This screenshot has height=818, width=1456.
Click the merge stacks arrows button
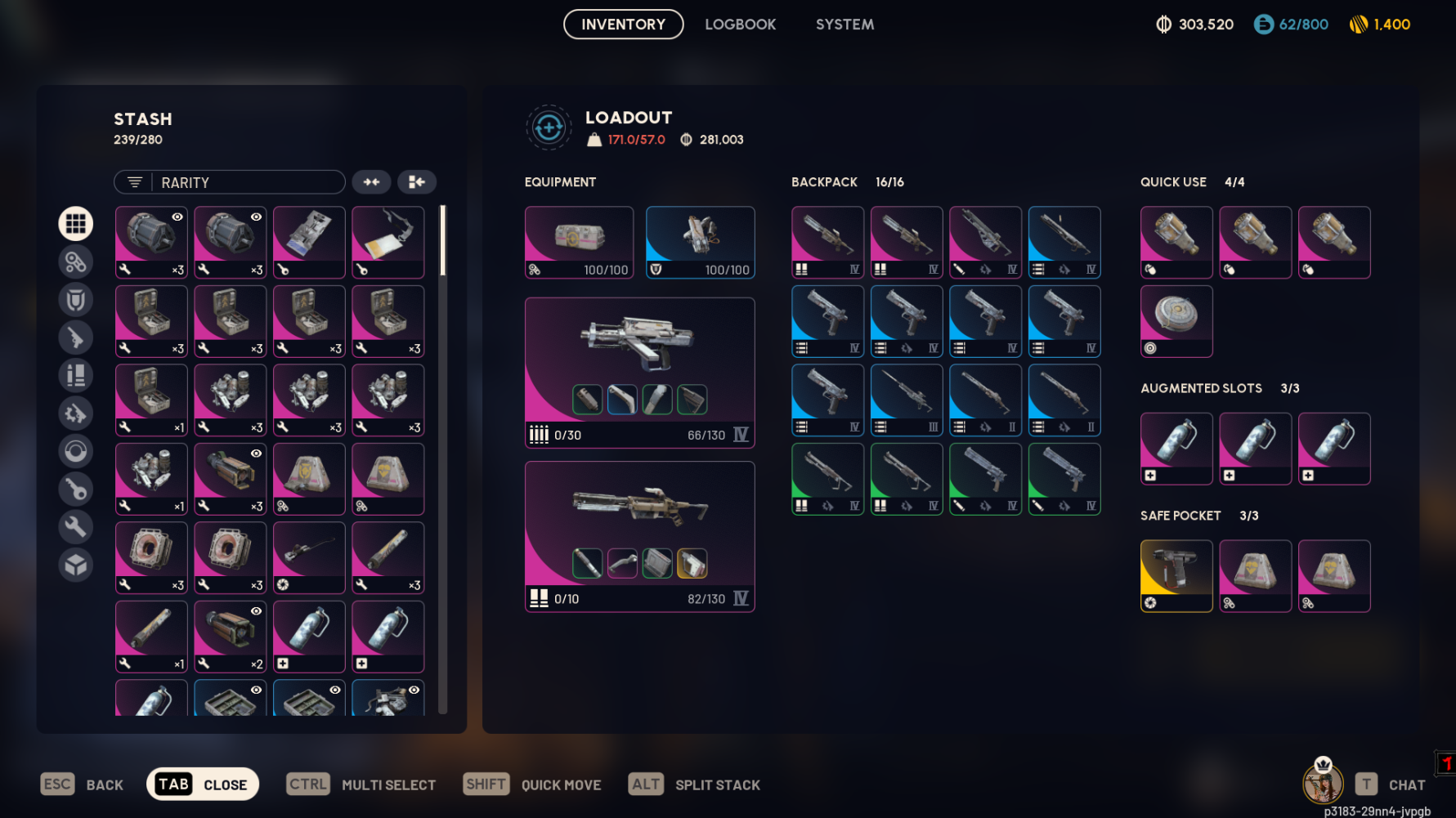[x=372, y=181]
